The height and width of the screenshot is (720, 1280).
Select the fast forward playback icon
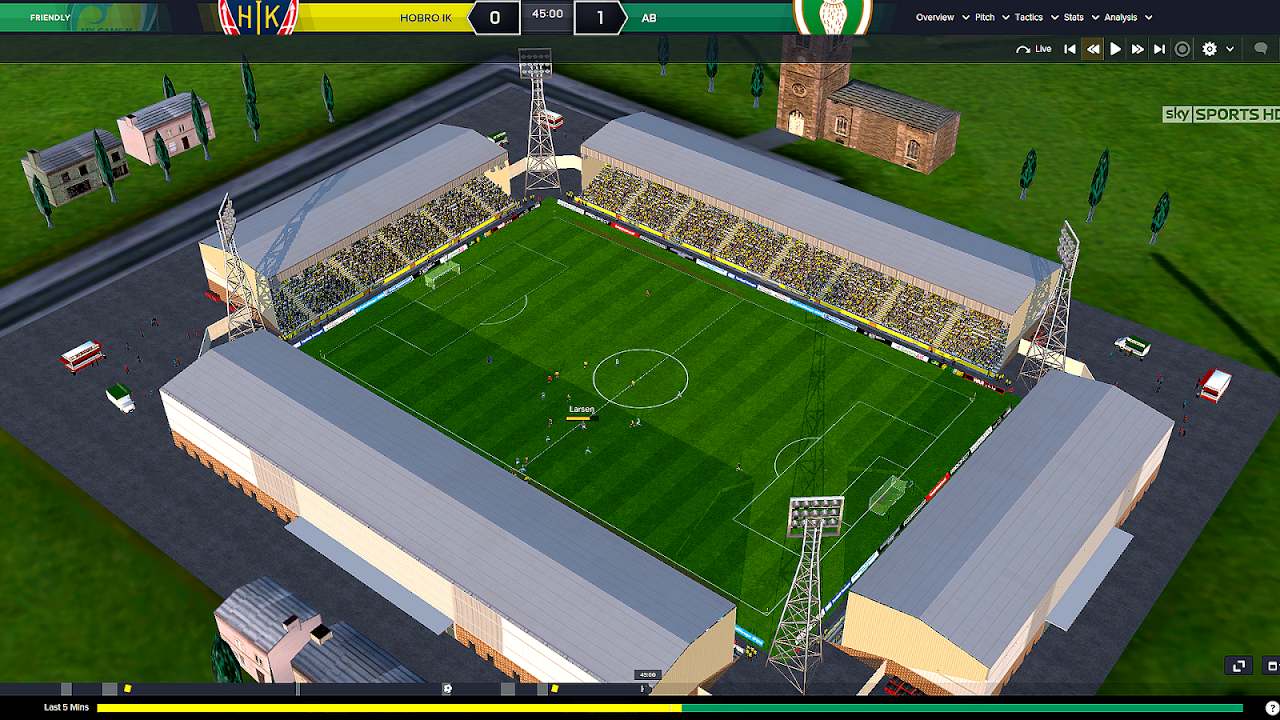1138,48
